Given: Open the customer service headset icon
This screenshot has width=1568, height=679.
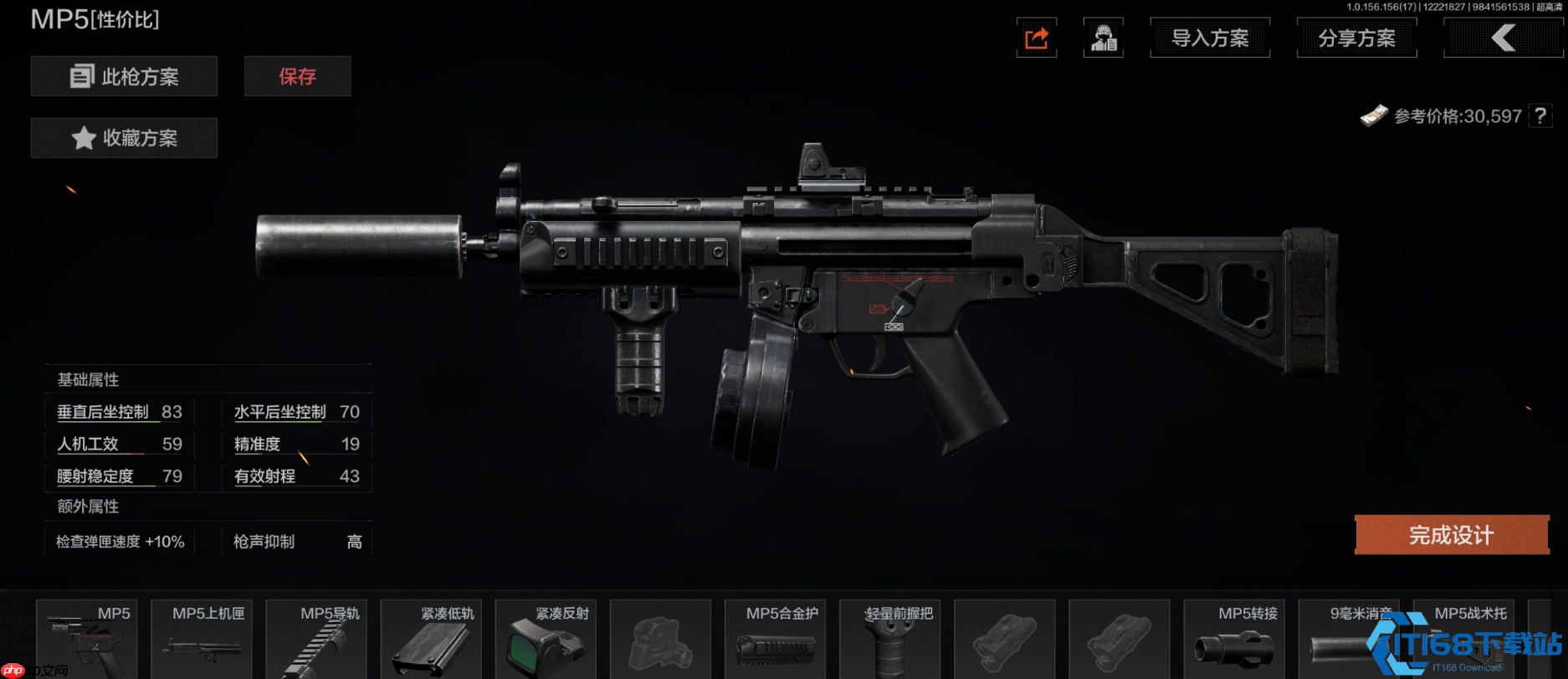Looking at the screenshot, I should coord(1104,39).
